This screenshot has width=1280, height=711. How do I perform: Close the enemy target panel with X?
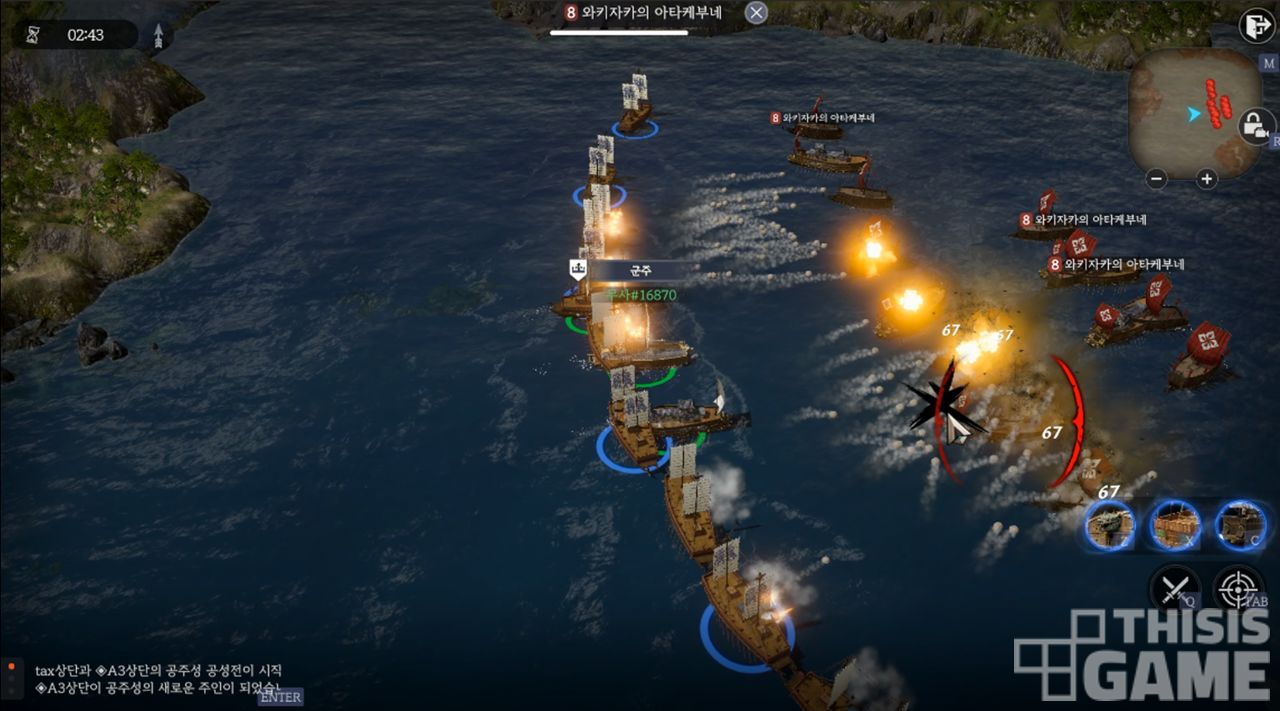(x=757, y=13)
